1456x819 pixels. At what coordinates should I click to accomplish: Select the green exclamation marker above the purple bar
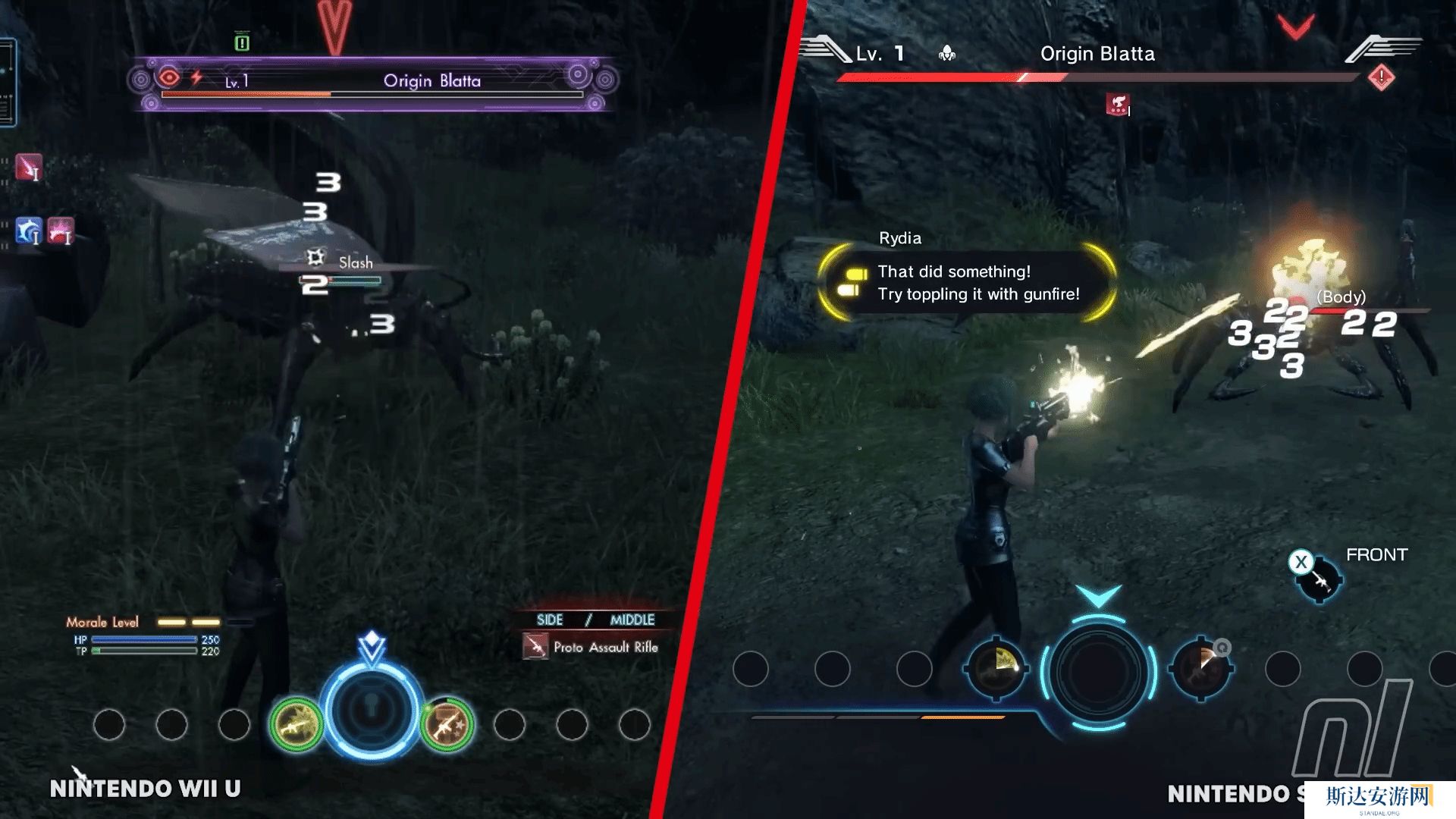click(x=242, y=42)
